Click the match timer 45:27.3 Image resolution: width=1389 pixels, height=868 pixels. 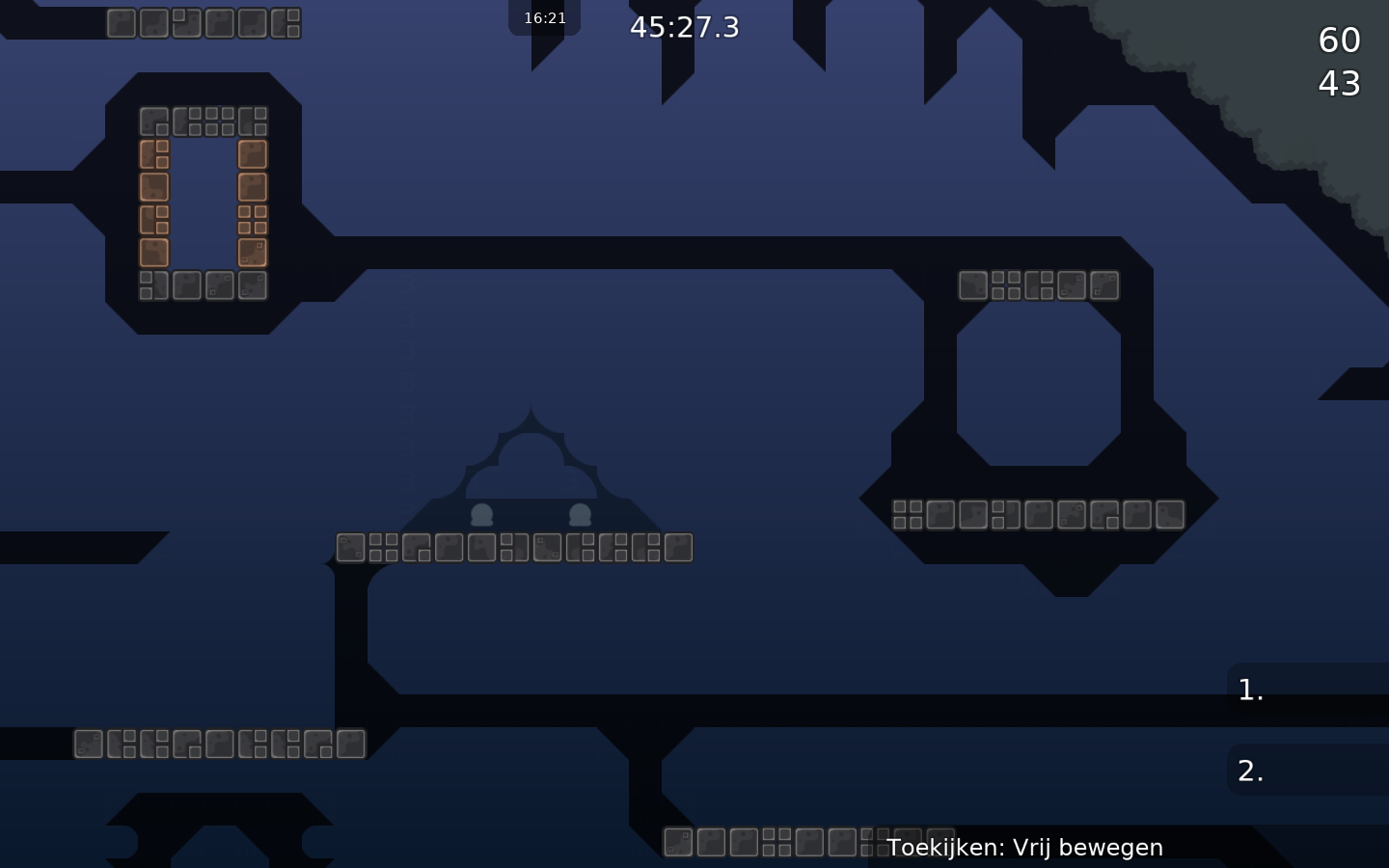(685, 27)
